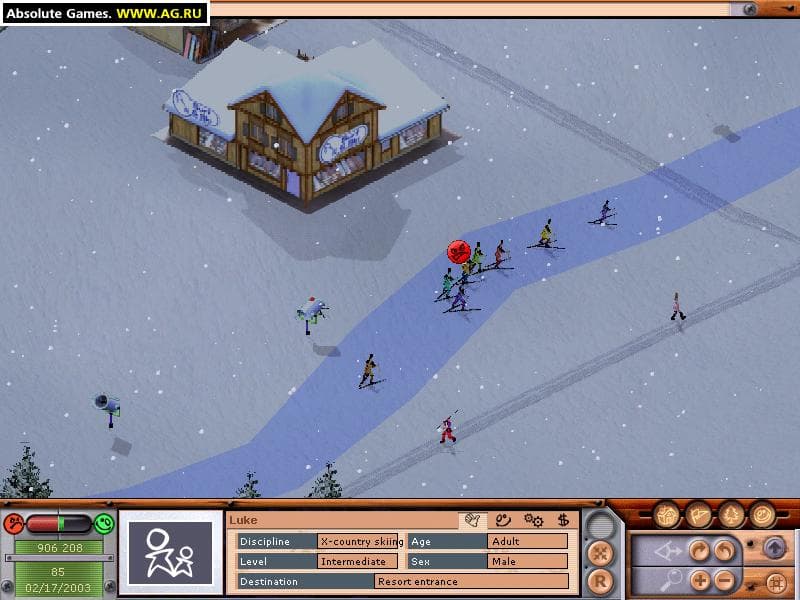Open the tree scenery menu icon
The width and height of the screenshot is (800, 600).
tap(731, 515)
